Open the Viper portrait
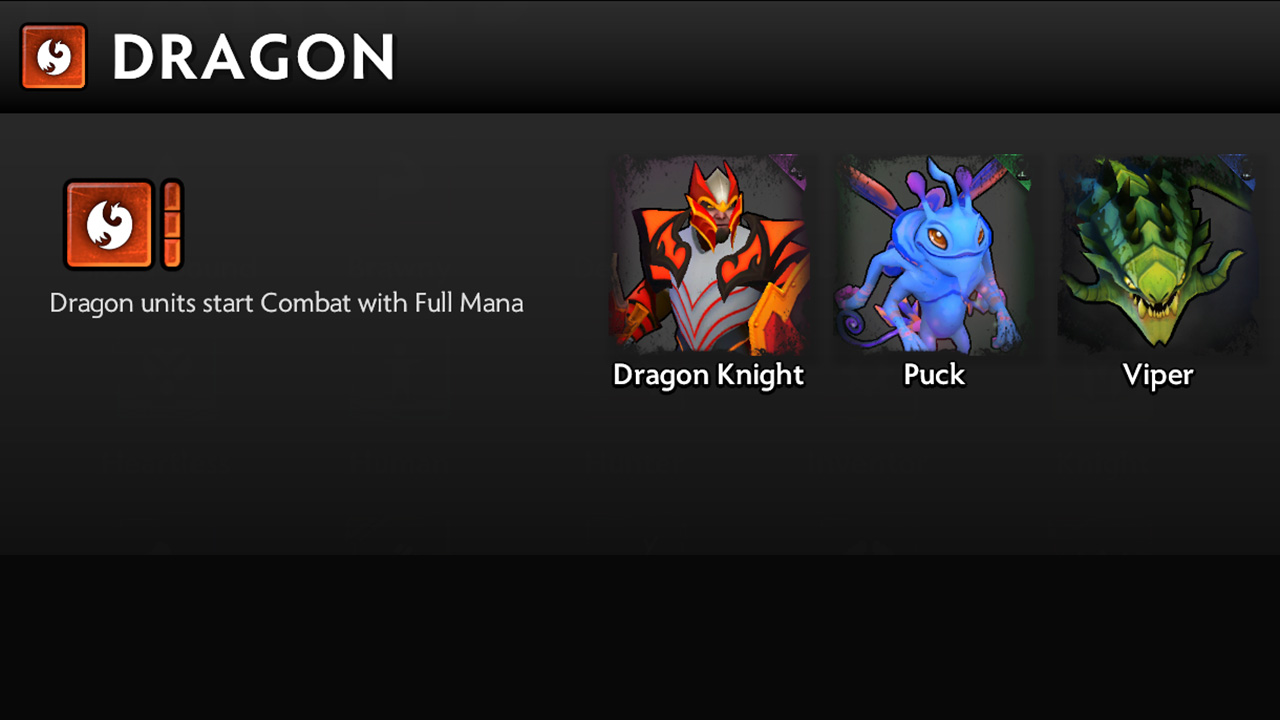 pos(1157,255)
